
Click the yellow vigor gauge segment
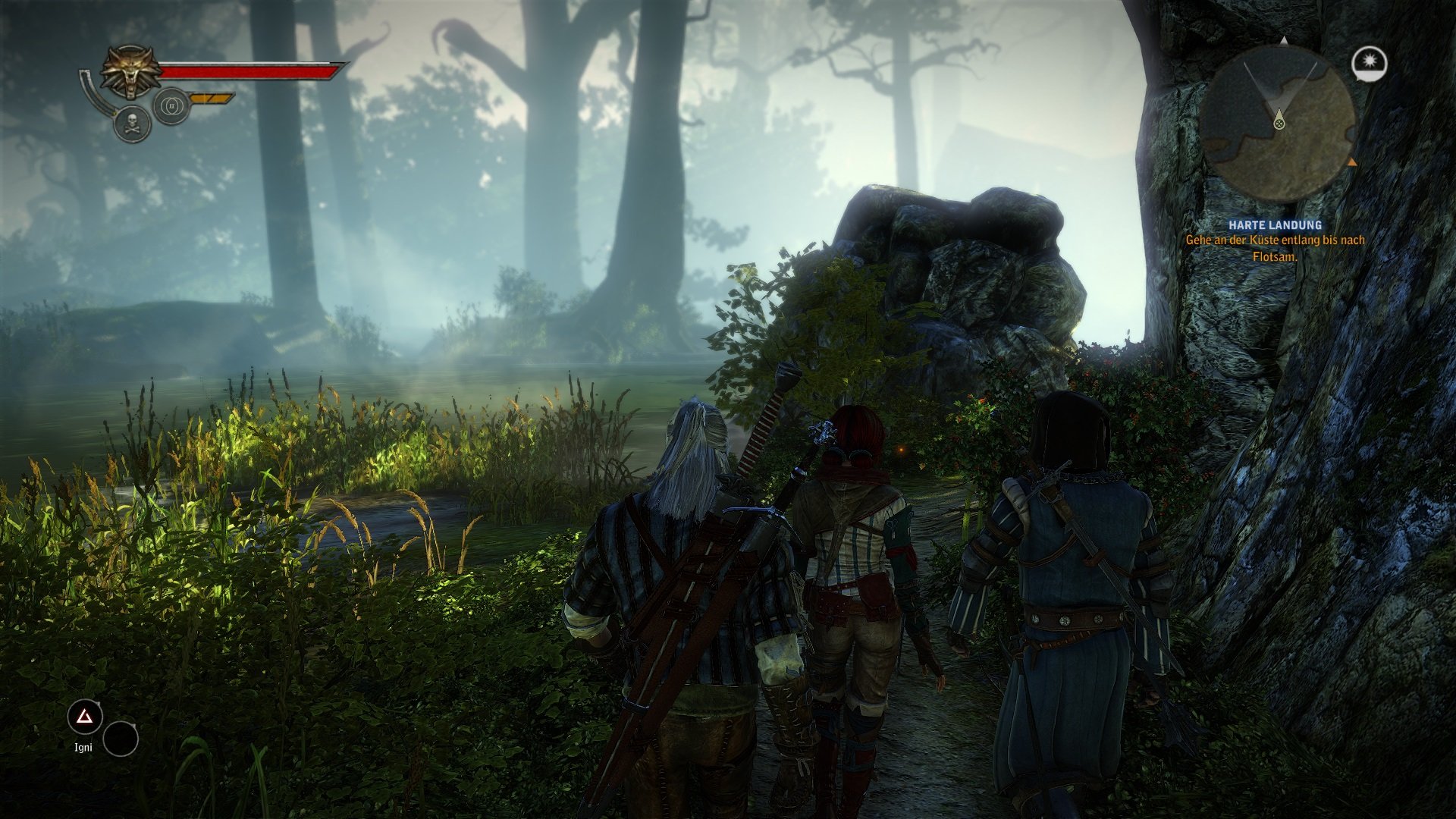point(210,96)
